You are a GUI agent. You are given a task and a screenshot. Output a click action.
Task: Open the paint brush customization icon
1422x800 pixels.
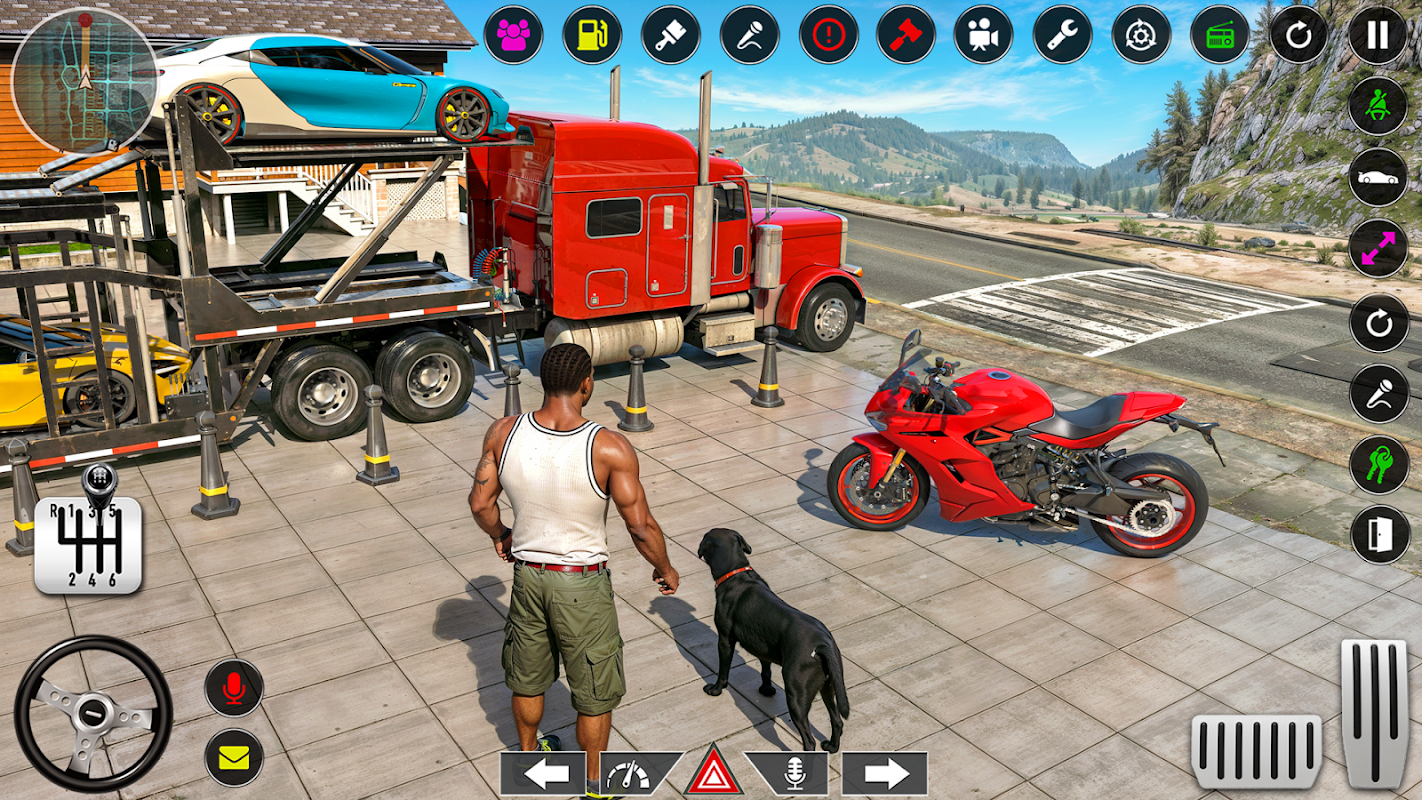(670, 35)
